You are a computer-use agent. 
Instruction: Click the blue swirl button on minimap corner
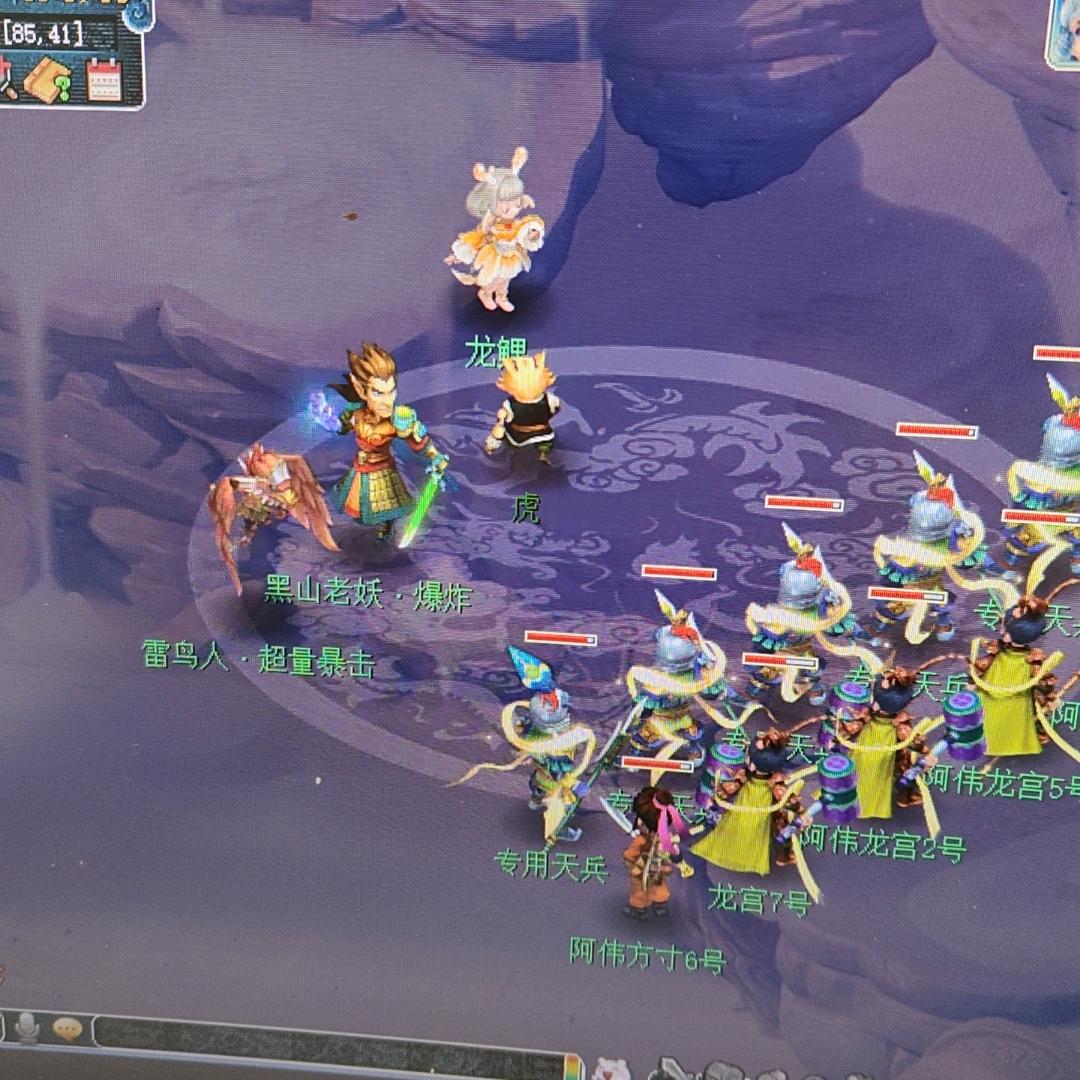pyautogui.click(x=138, y=14)
